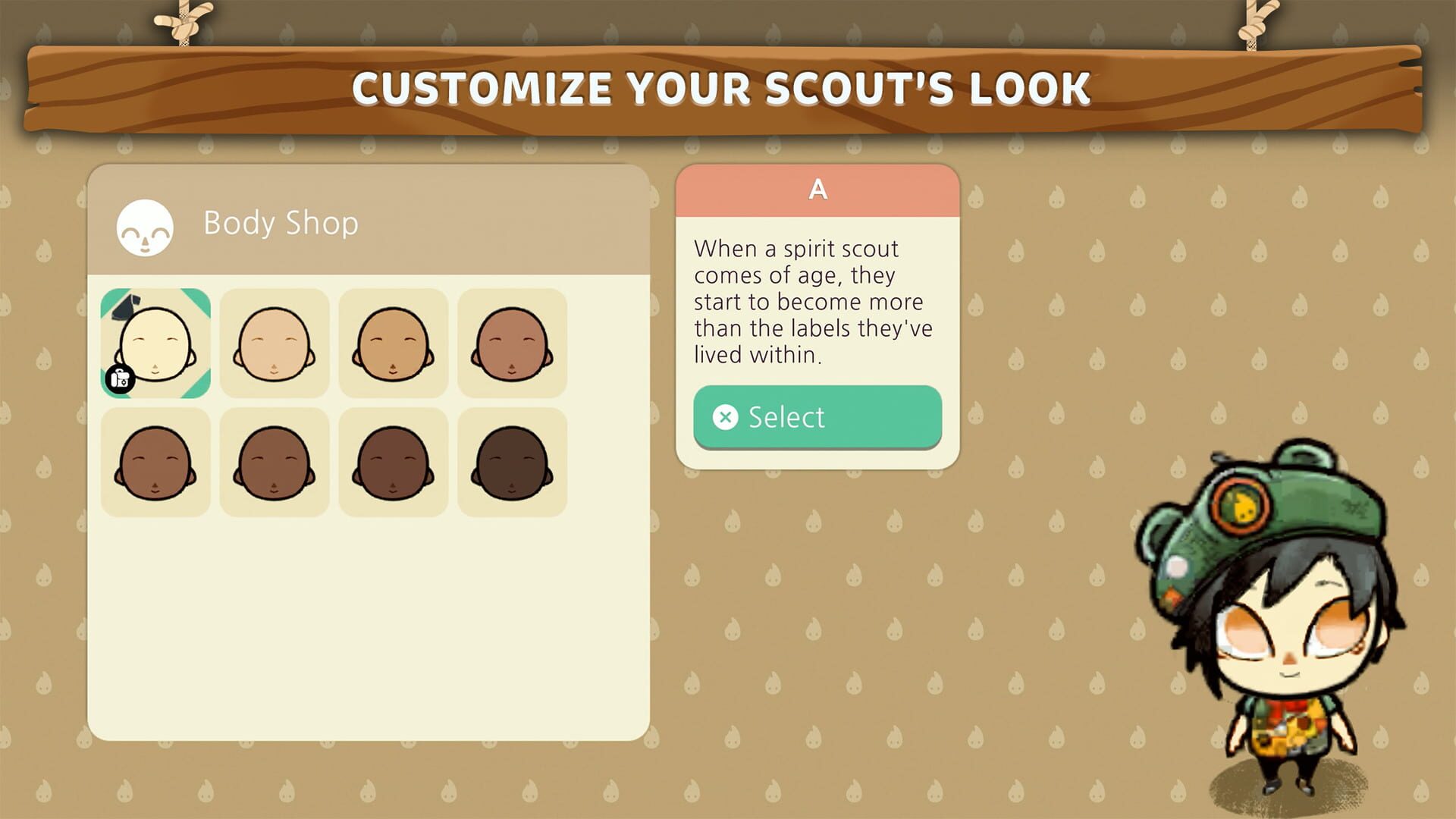This screenshot has width=1456, height=819.
Task: Click the rope knot hanging the title banner
Action: tap(182, 23)
